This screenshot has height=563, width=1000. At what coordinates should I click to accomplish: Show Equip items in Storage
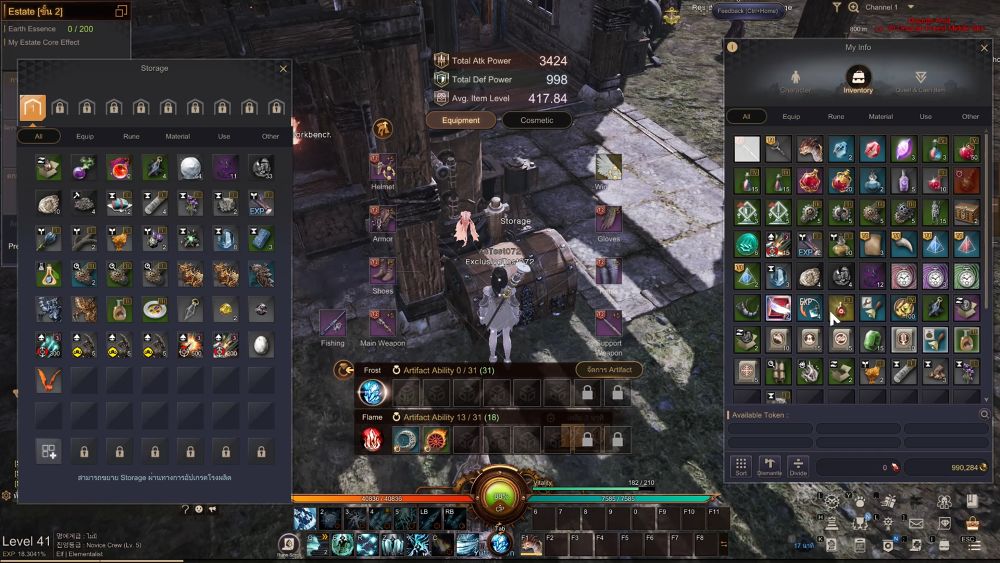[x=84, y=136]
